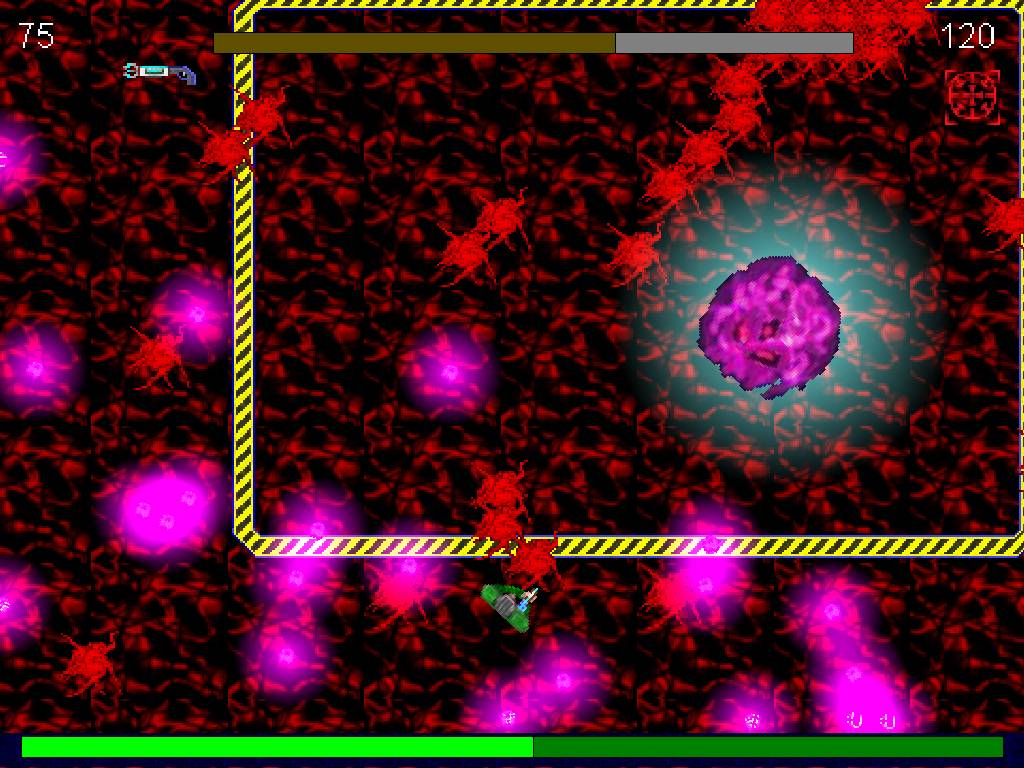Screen dimensions: 1024x768
Task: Click the equipped blaster weapon icon
Action: [160, 72]
